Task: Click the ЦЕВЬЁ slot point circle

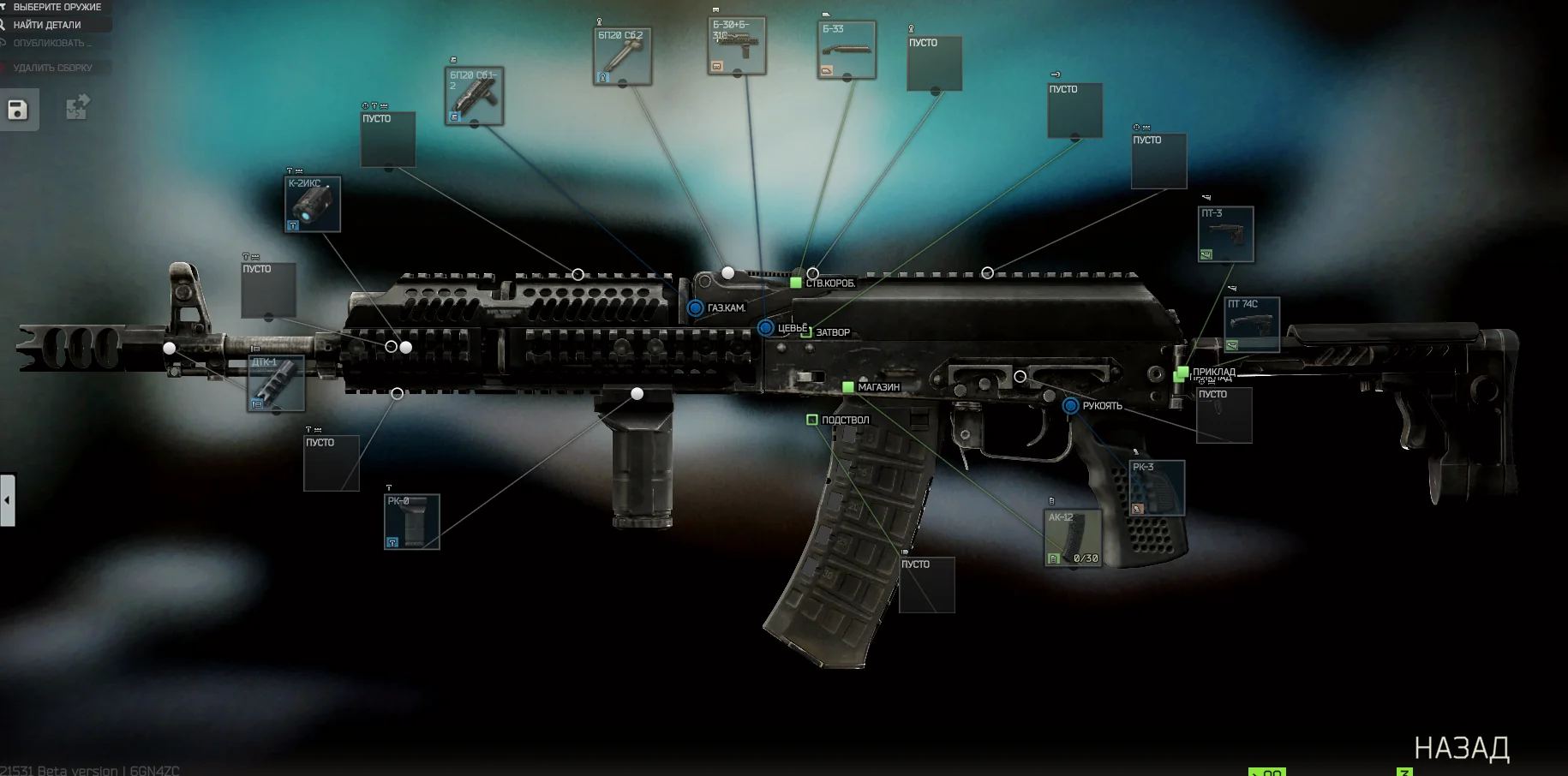Action: tap(765, 327)
